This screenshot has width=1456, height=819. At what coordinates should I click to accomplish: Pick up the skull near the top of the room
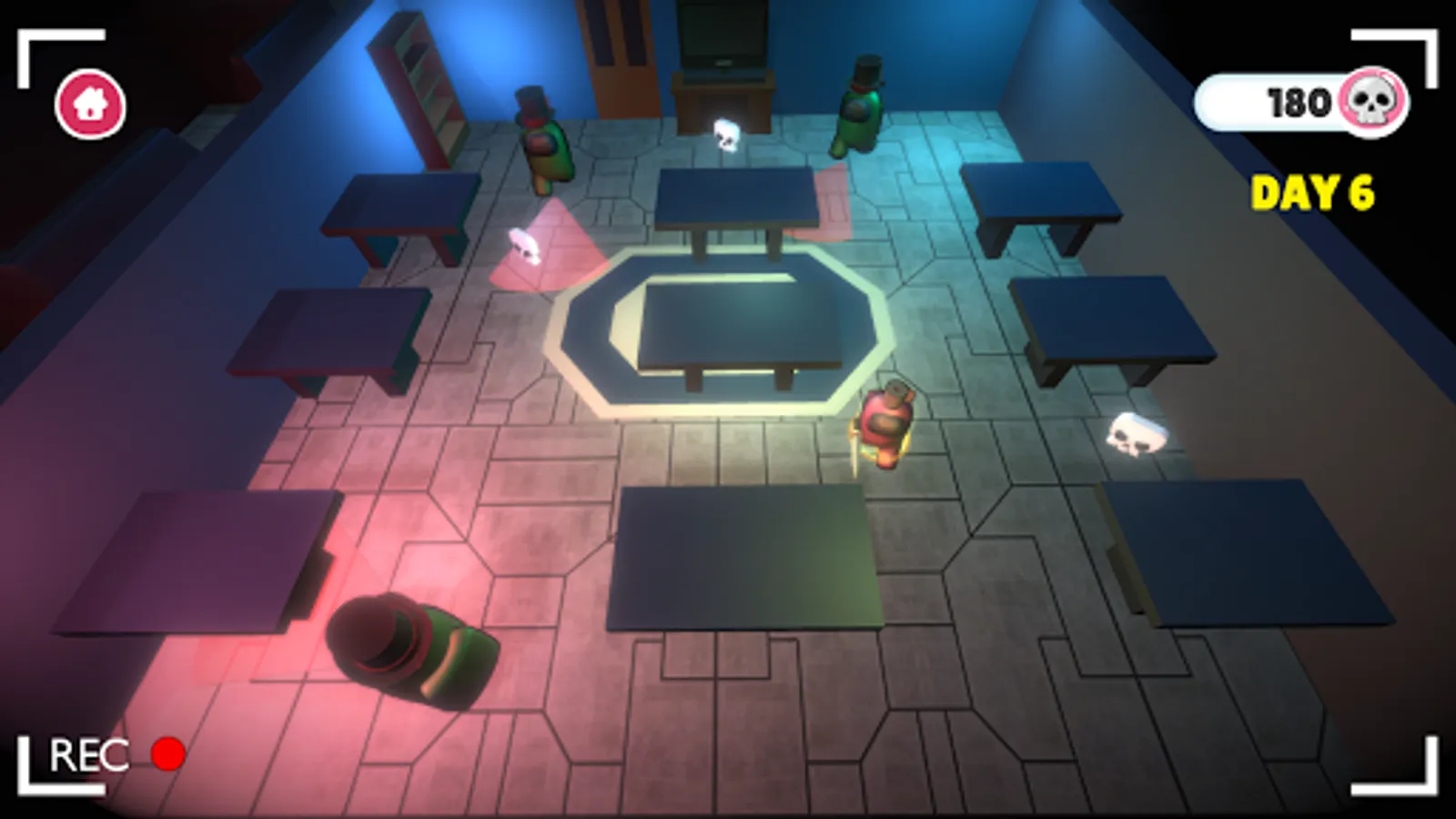tap(725, 135)
